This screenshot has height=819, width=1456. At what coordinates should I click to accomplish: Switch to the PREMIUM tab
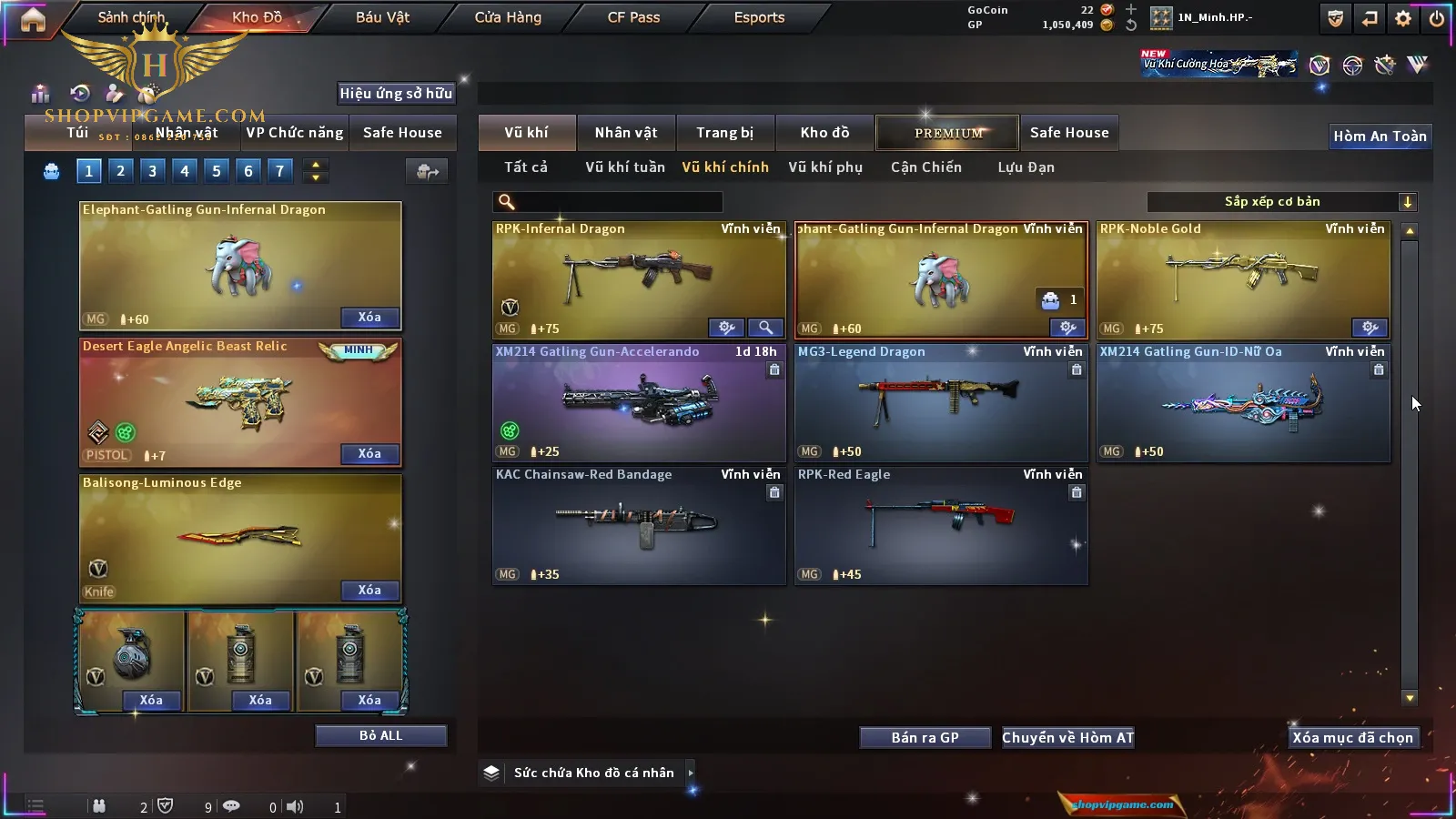coord(948,133)
